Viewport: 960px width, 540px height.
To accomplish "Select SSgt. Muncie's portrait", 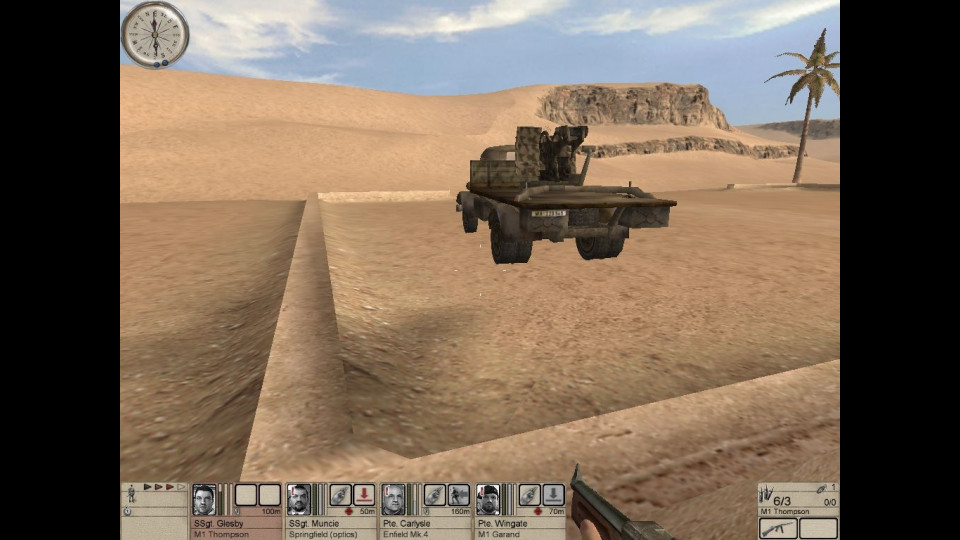I will click(298, 498).
